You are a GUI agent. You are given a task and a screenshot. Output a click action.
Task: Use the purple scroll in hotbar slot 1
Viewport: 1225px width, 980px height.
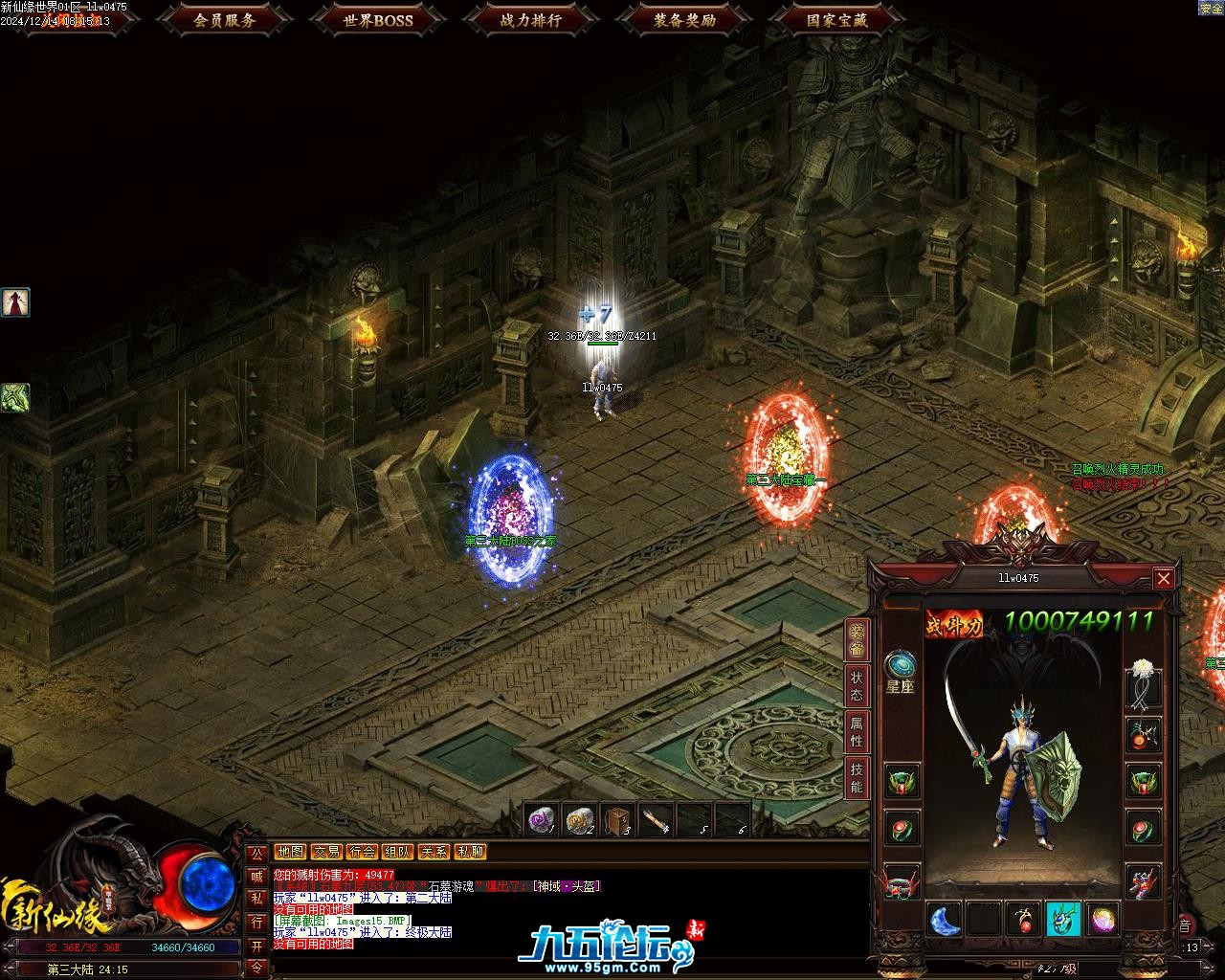[542, 820]
